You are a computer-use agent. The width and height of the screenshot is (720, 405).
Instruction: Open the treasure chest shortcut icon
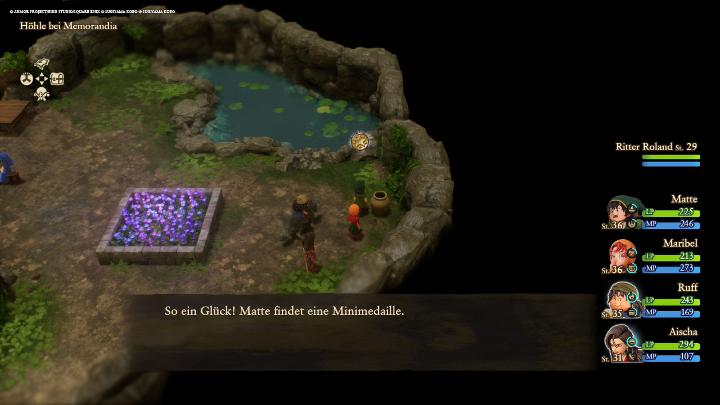[58, 78]
